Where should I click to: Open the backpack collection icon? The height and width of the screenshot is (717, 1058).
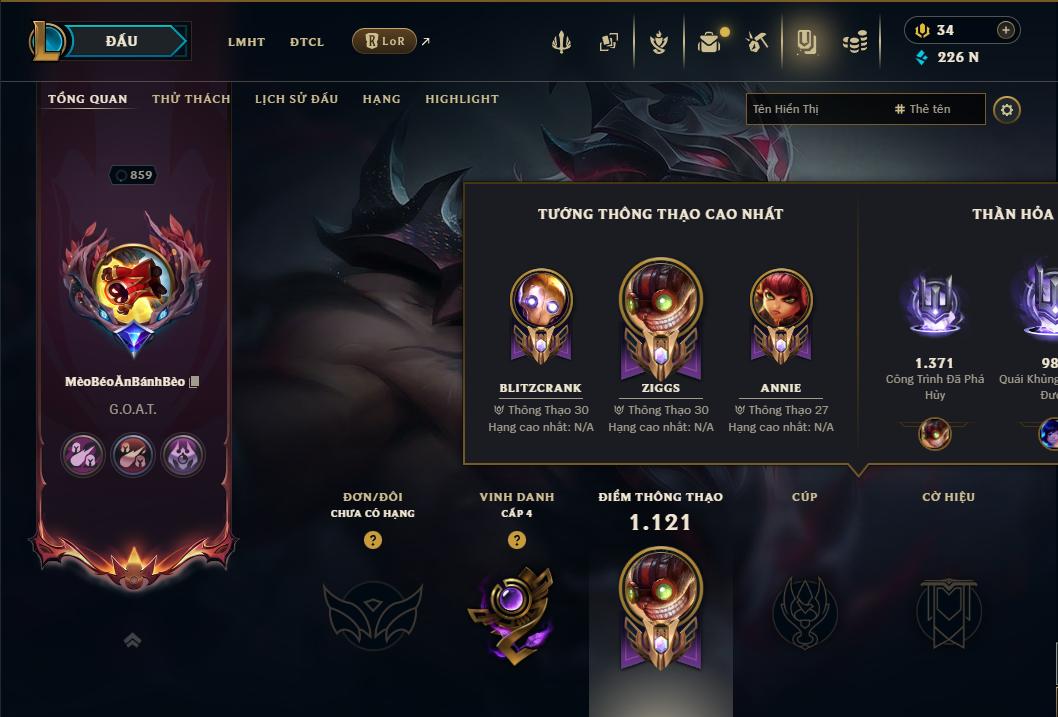[x=709, y=42]
